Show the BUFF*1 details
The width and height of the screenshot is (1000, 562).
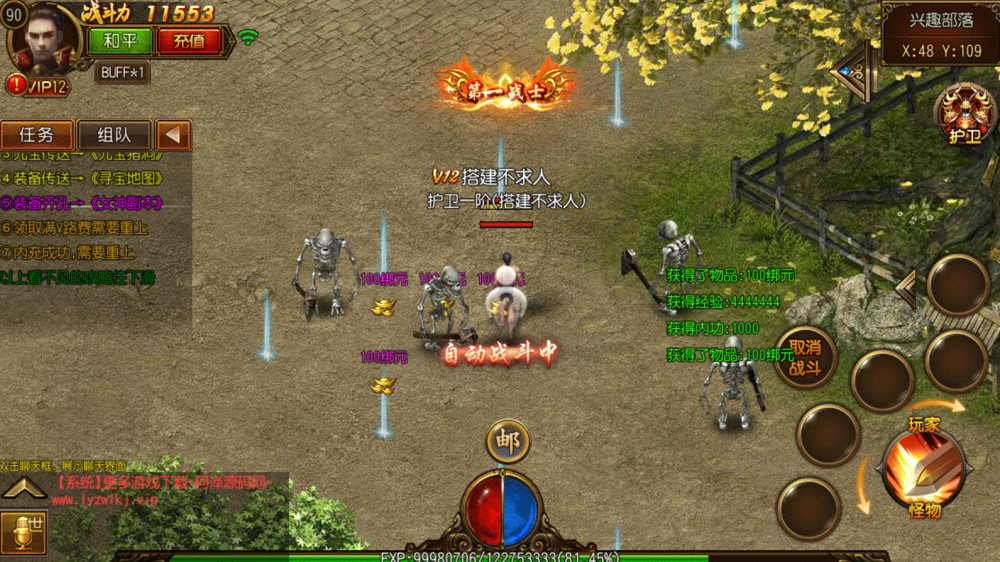pyautogui.click(x=123, y=72)
